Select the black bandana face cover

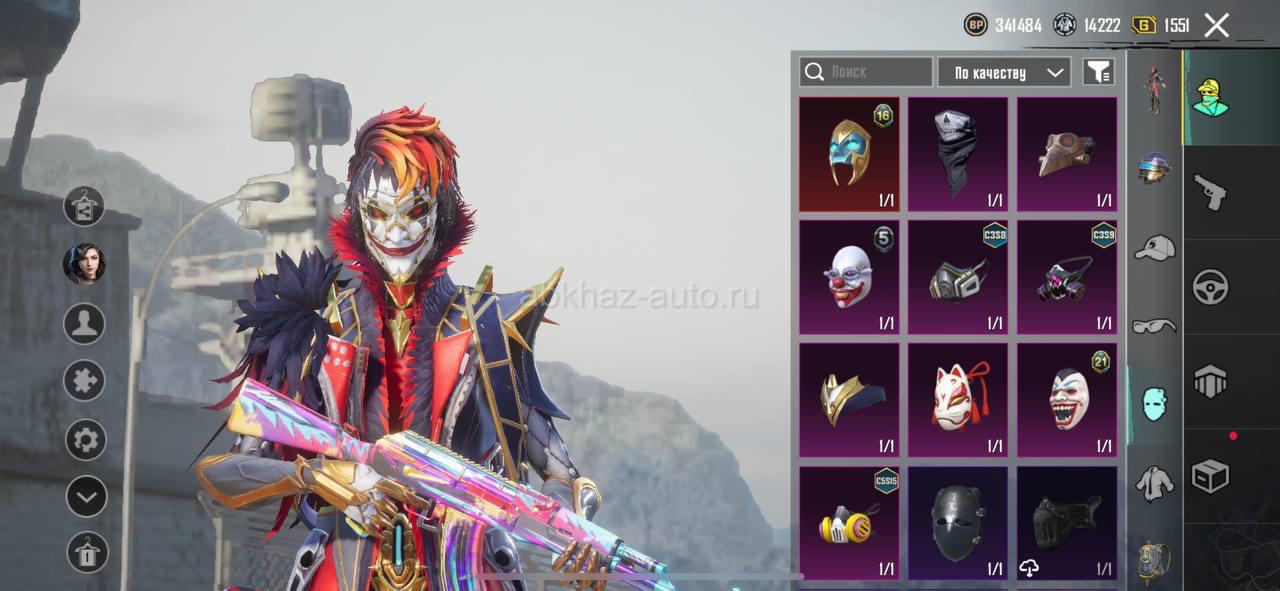[x=958, y=154]
